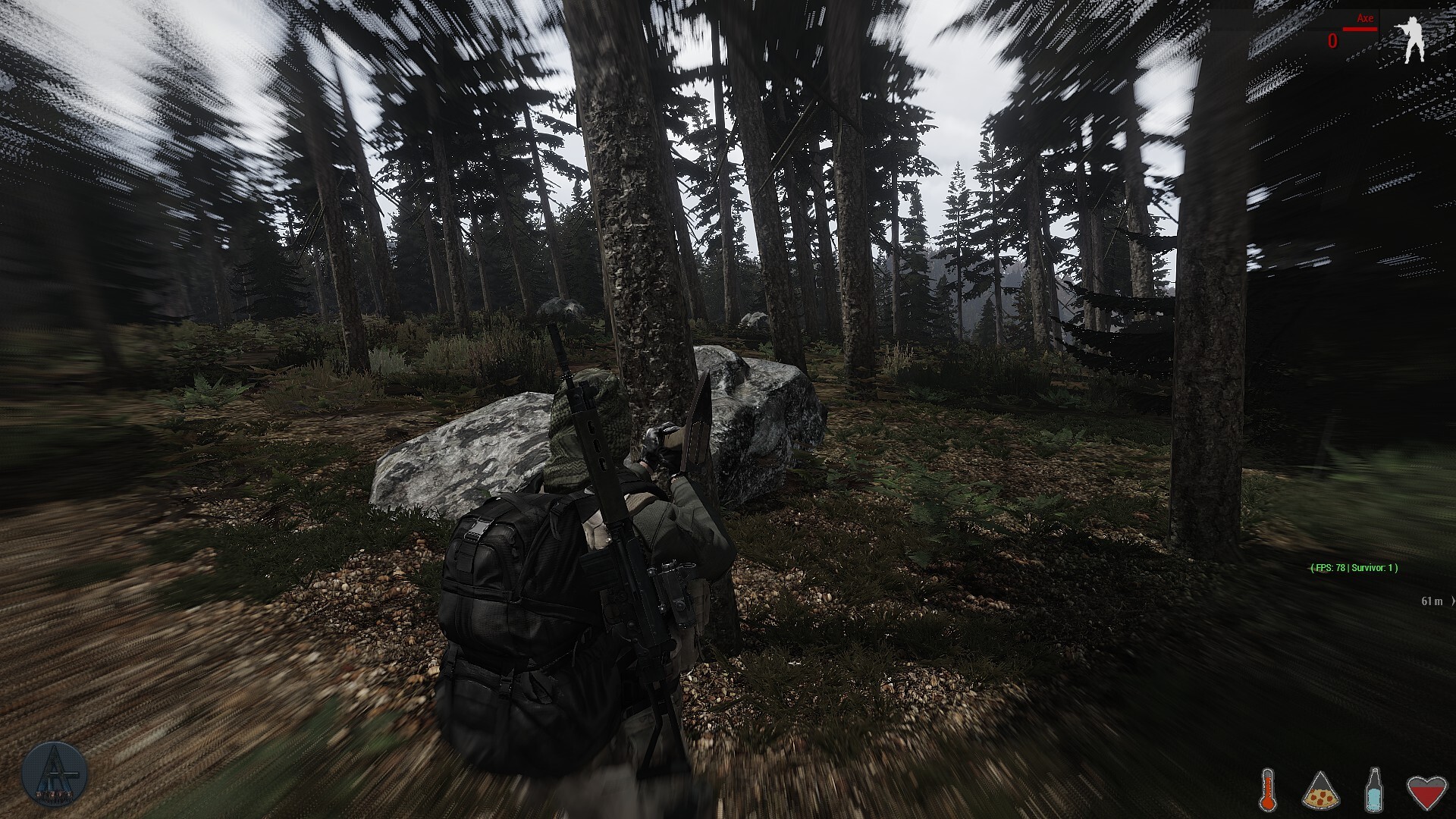
Task: Click the soldier stance silhouette icon
Action: coord(1414,40)
